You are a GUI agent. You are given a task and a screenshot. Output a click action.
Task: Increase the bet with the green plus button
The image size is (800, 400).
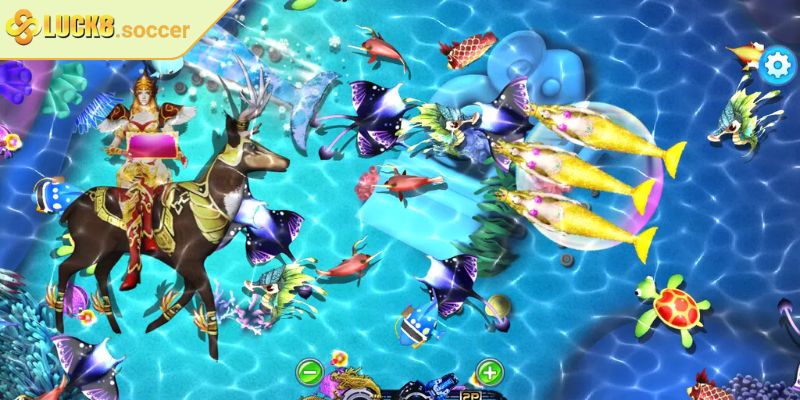point(488,374)
